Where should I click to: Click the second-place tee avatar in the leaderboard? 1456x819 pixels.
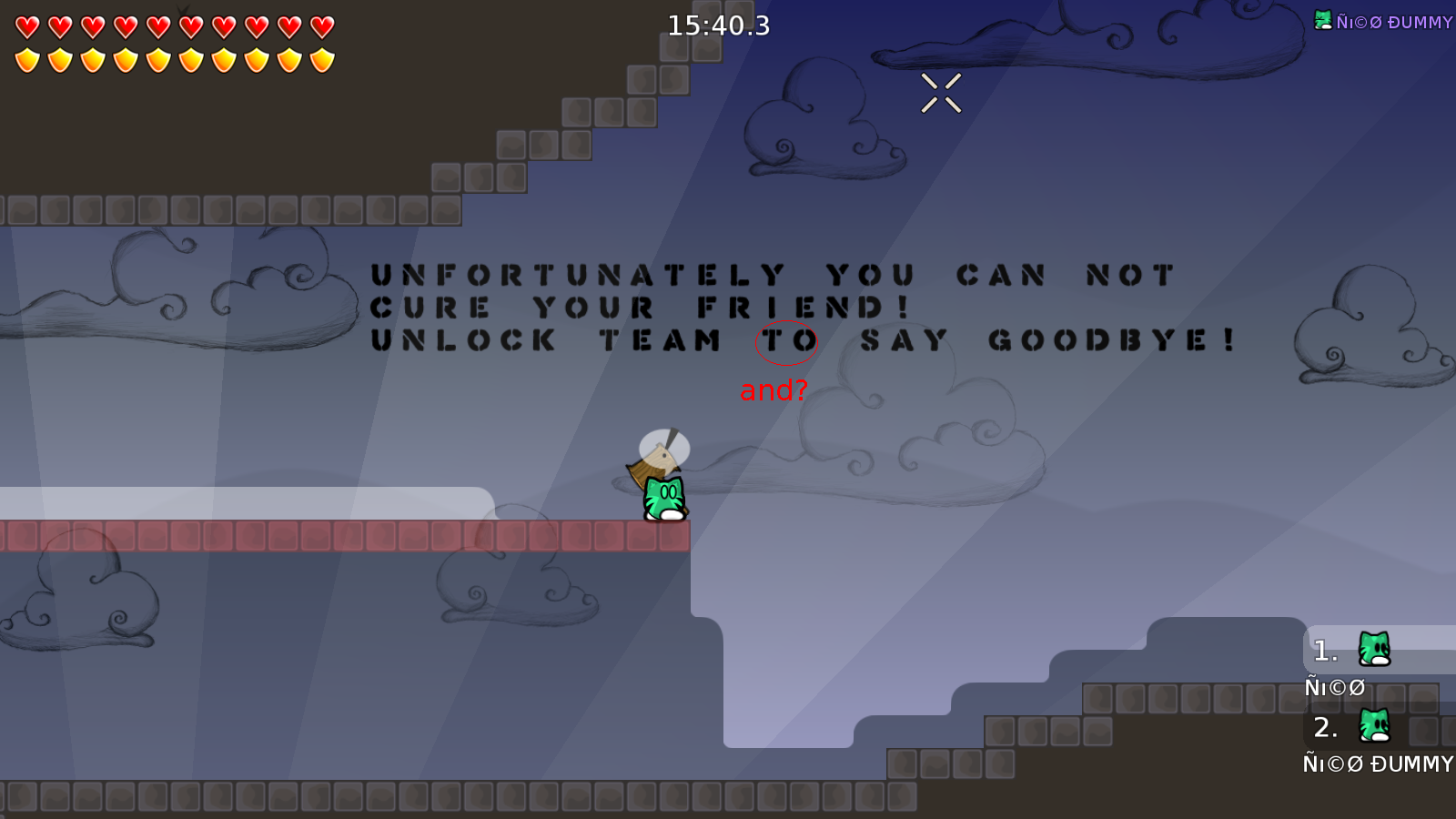[1374, 727]
